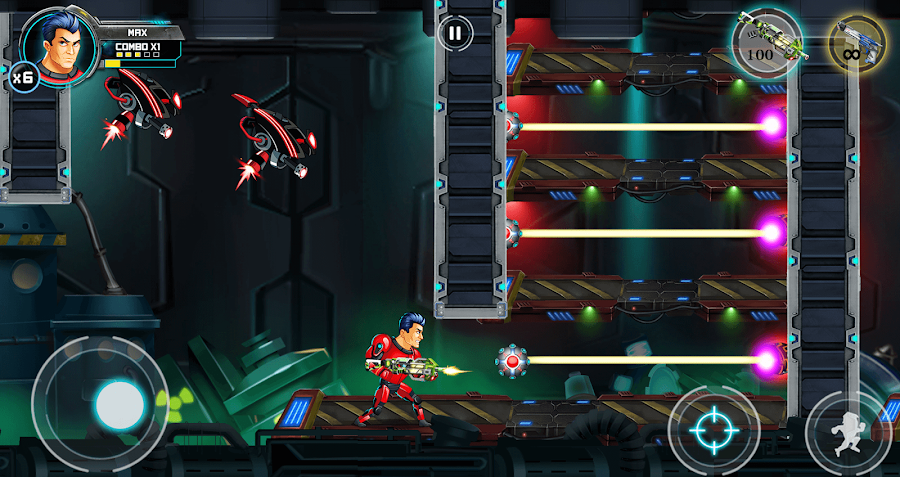
Task: Tap Max's character portrait
Action: coord(57,45)
